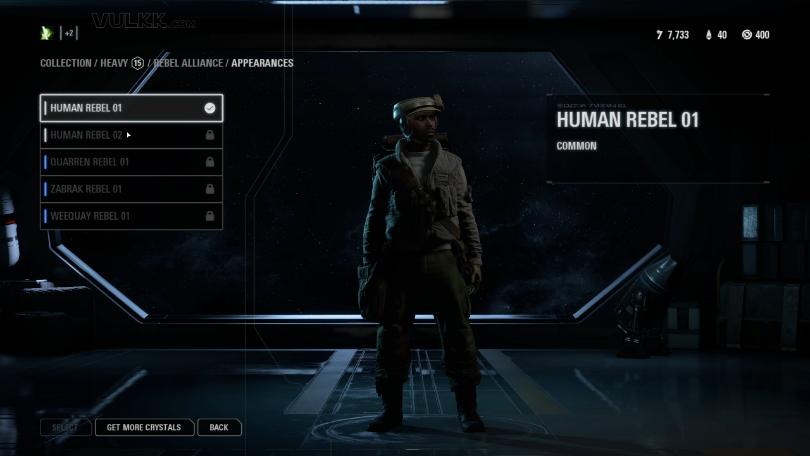Viewport: 810px width, 456px height.
Task: Select the Zabrak Rebel 01 appearance
Action: pos(130,189)
